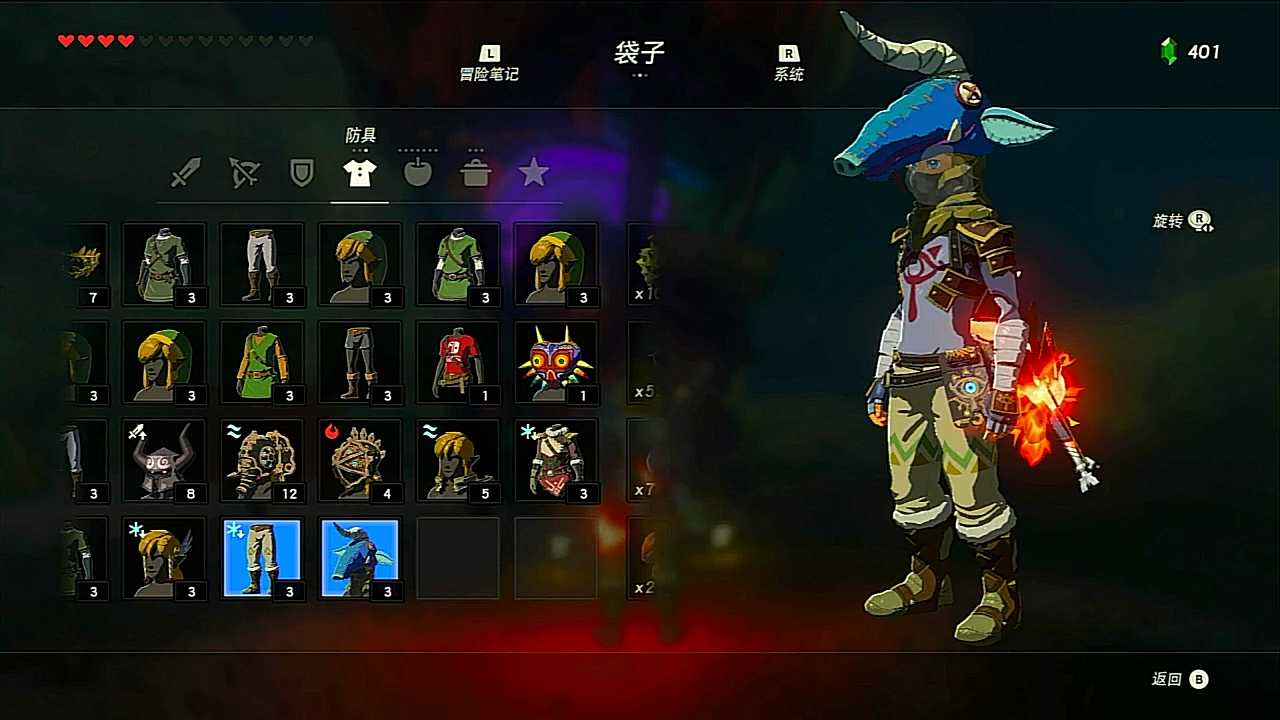Screen dimensions: 1280x720
Task: Choose the flame-resistant helm with fire icon
Action: [x=360, y=460]
